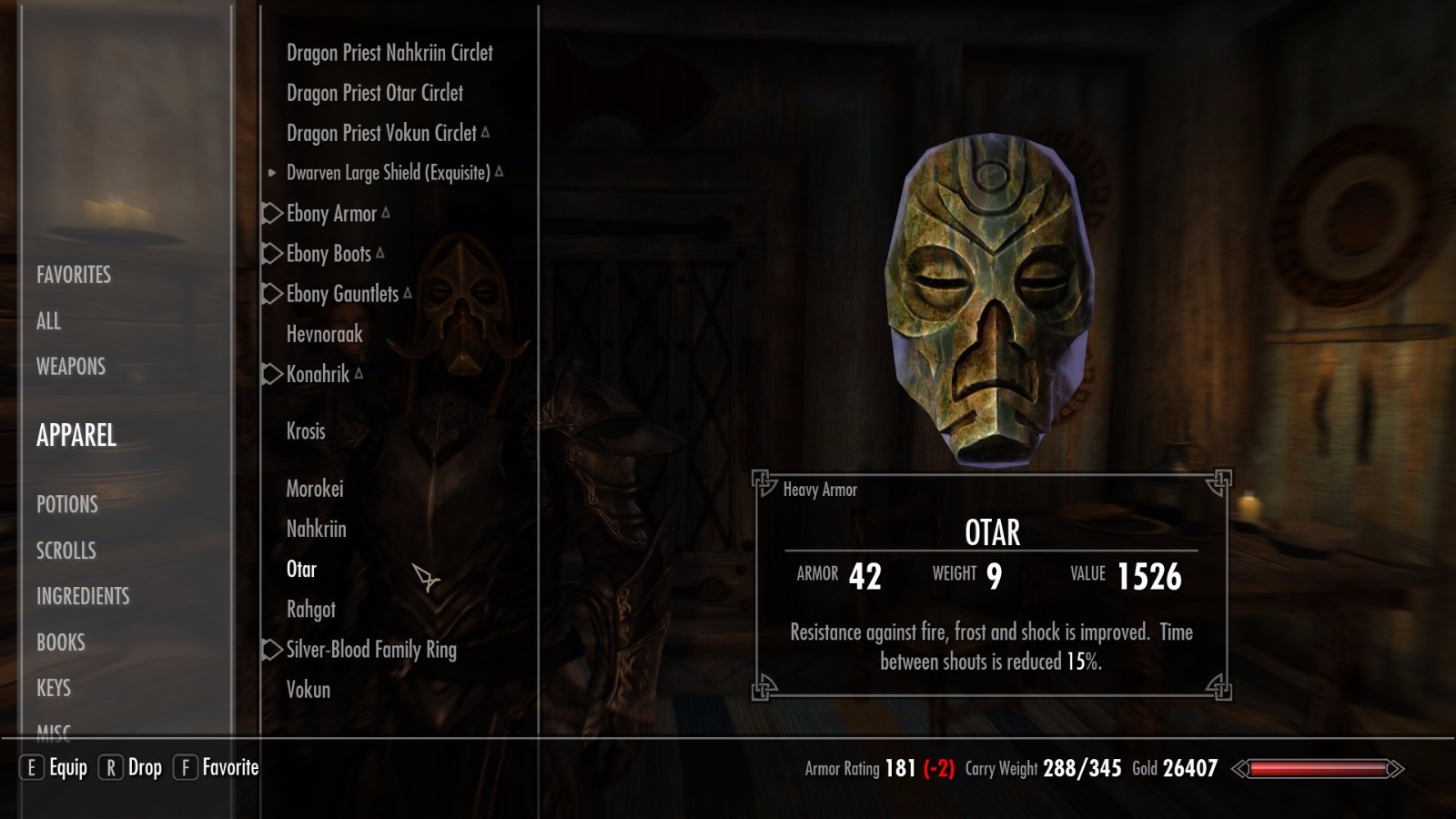Choose the Ebony Boots entry
Viewport: 1456px width, 819px height.
click(x=329, y=254)
